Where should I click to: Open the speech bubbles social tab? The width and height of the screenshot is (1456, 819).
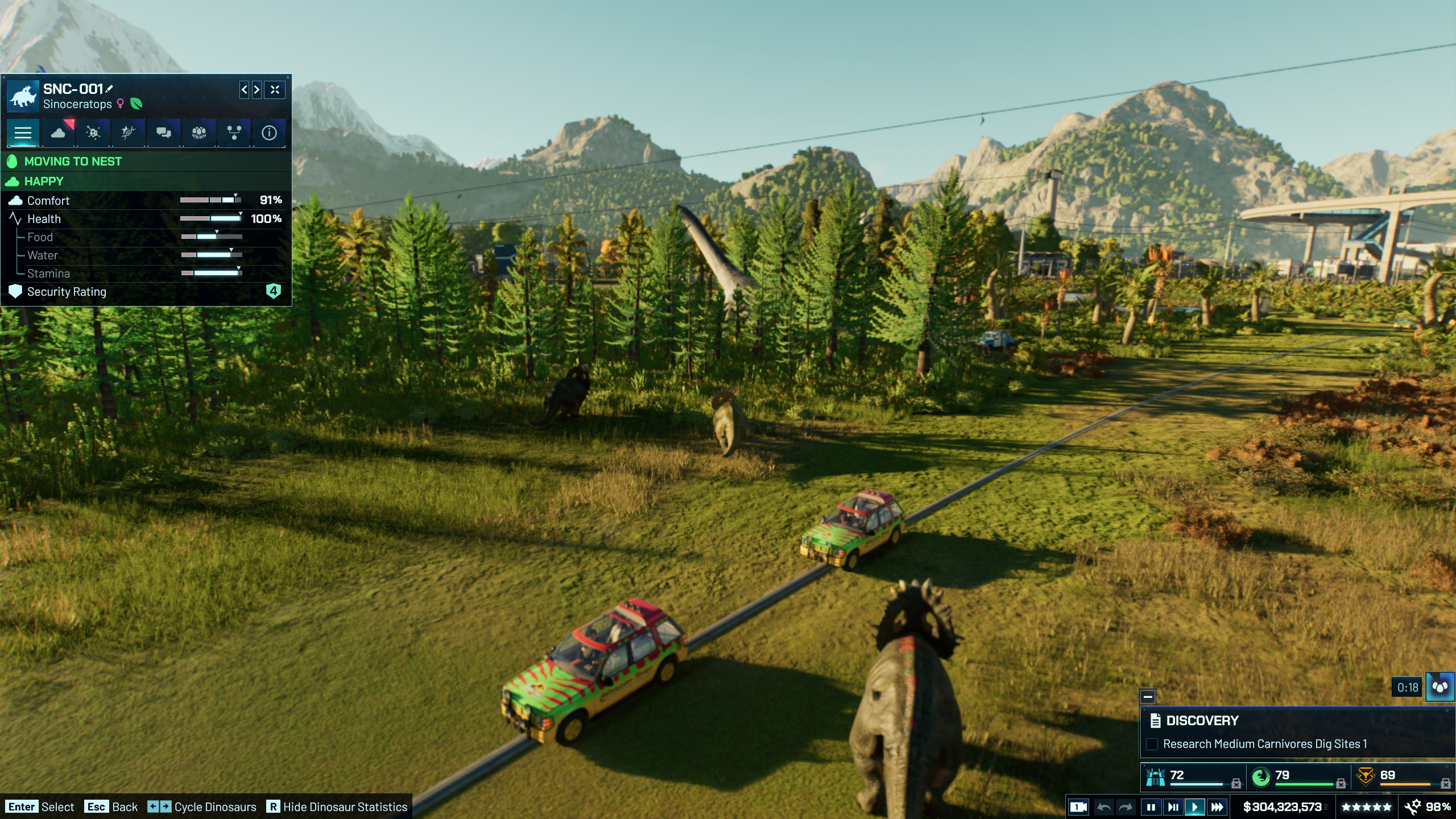[164, 133]
